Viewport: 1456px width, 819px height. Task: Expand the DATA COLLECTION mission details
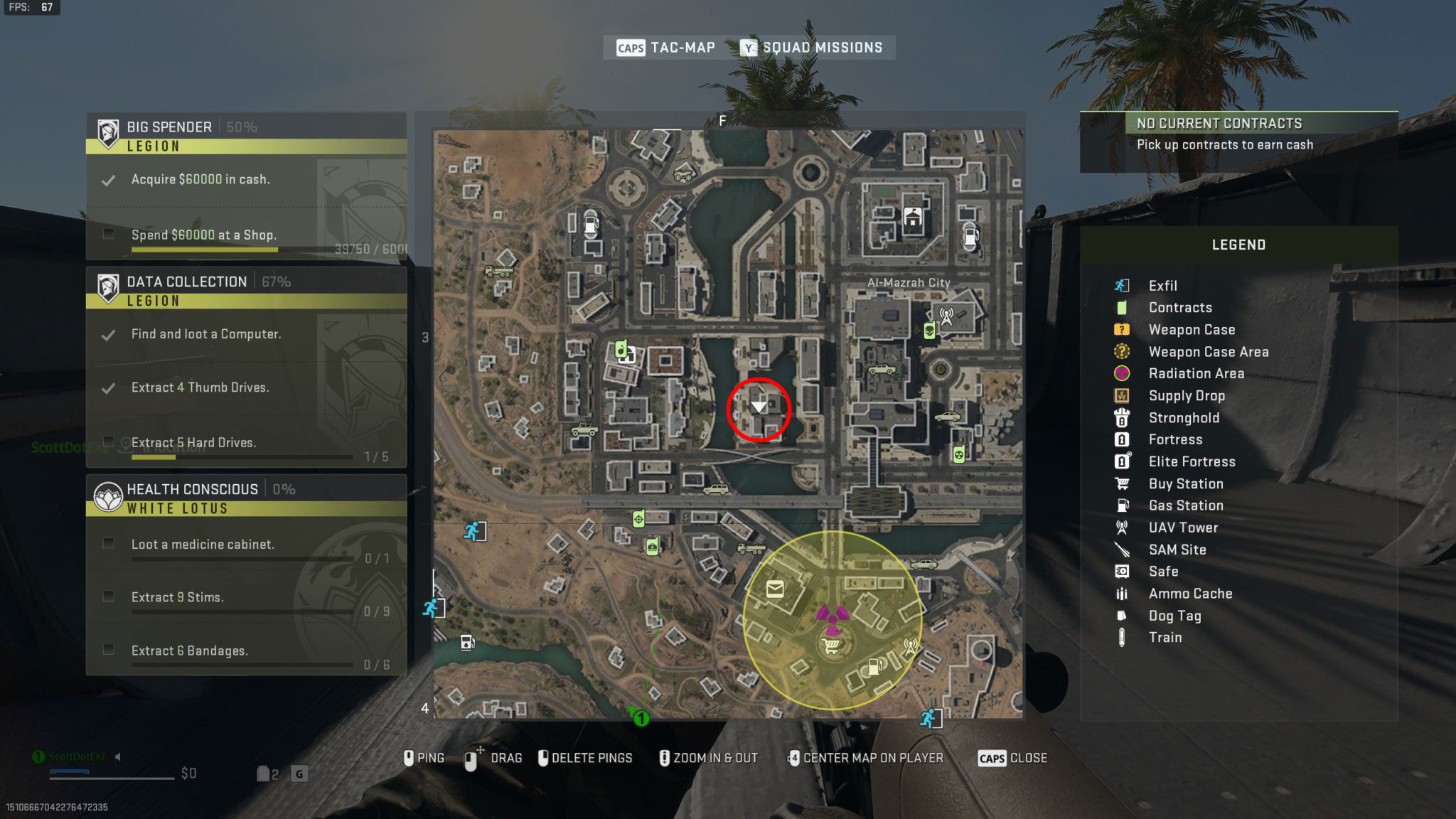coord(186,282)
